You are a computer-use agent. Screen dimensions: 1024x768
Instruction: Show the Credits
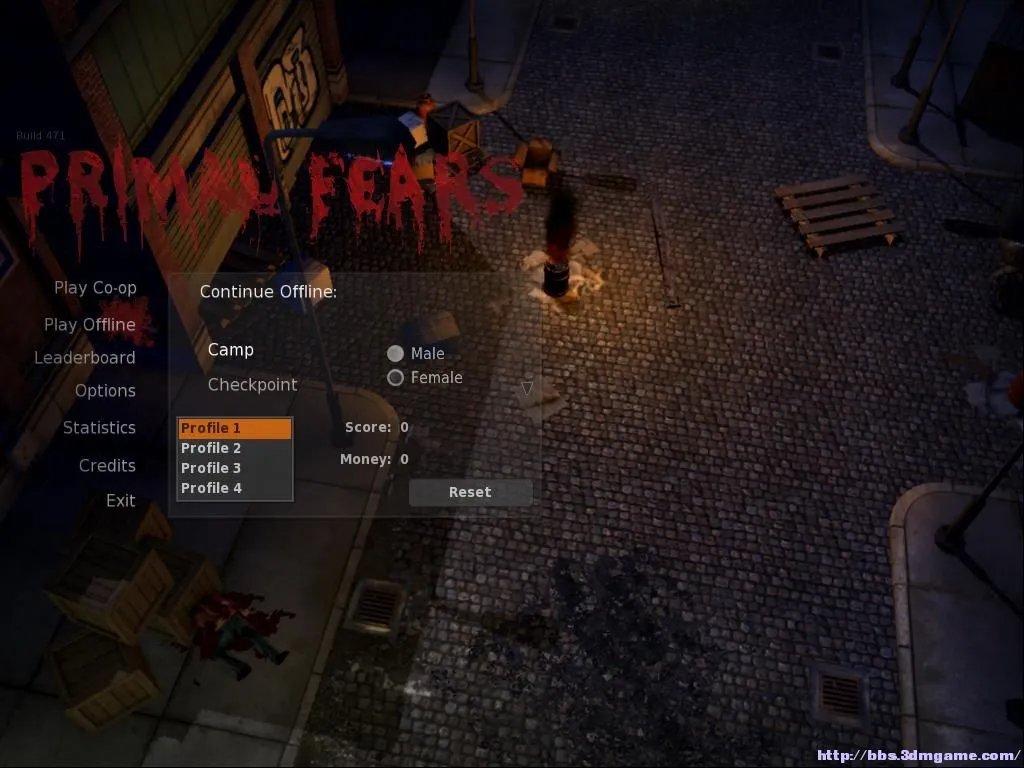(107, 466)
